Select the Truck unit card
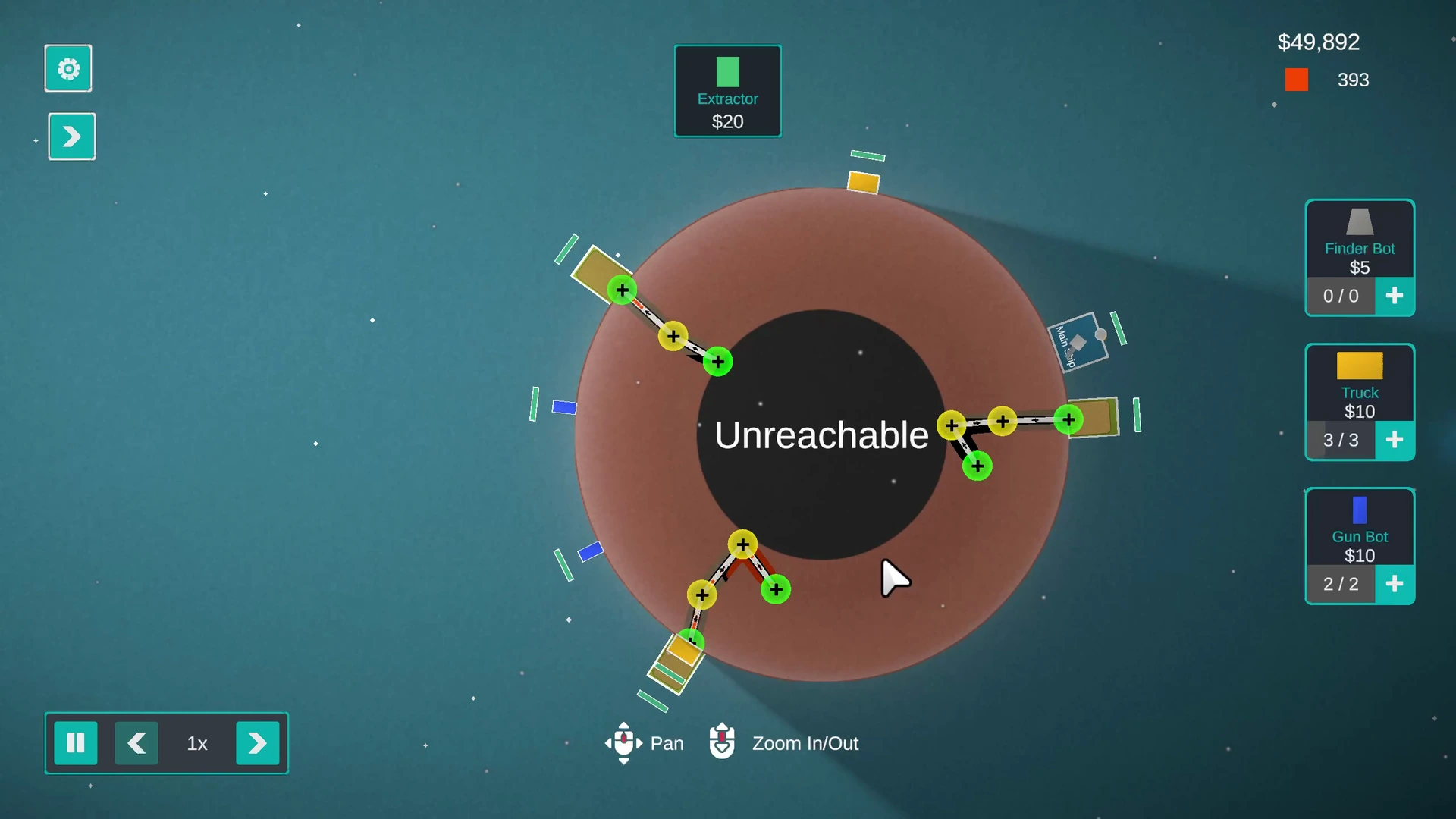 coord(1359,383)
